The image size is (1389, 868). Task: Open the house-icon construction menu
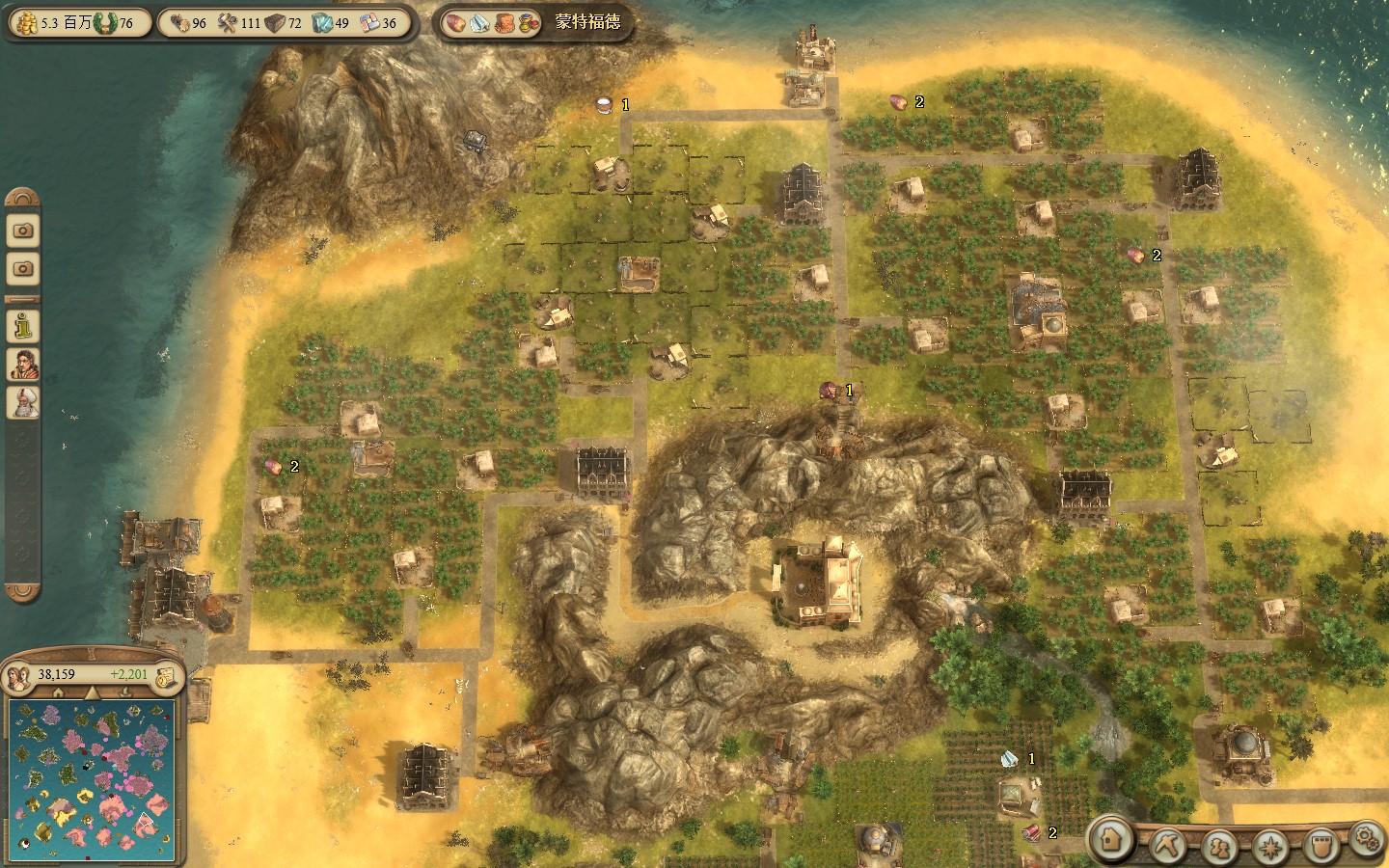1112,840
